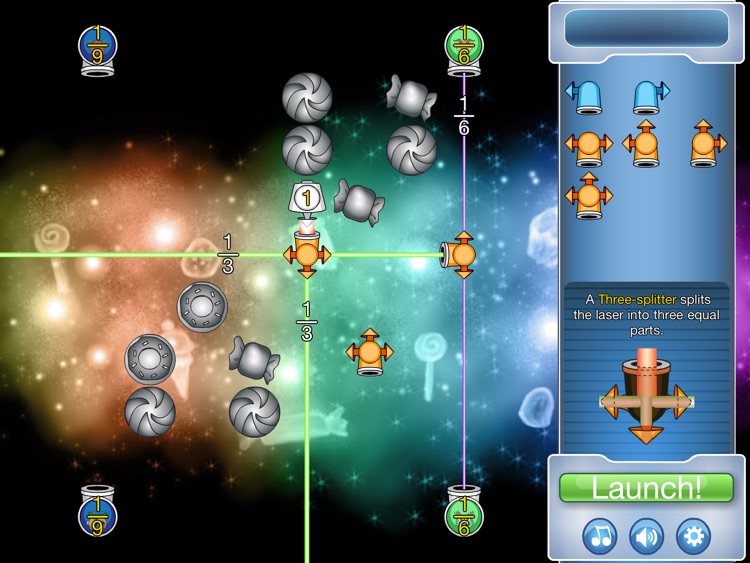Choose the orange up-right two-splitter in the panel
Image resolution: width=750 pixels, height=563 pixels.
pos(706,144)
